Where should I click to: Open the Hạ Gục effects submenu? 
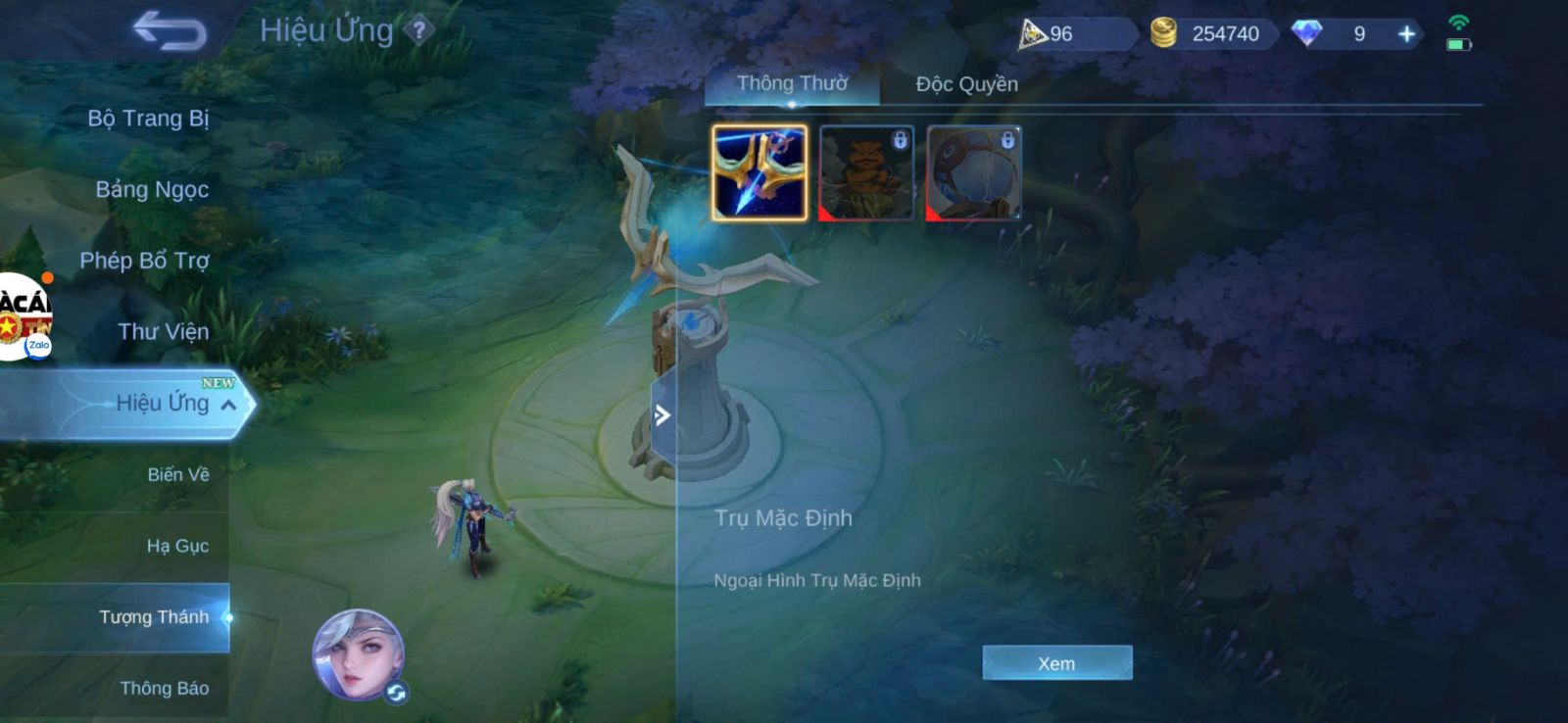tap(177, 546)
